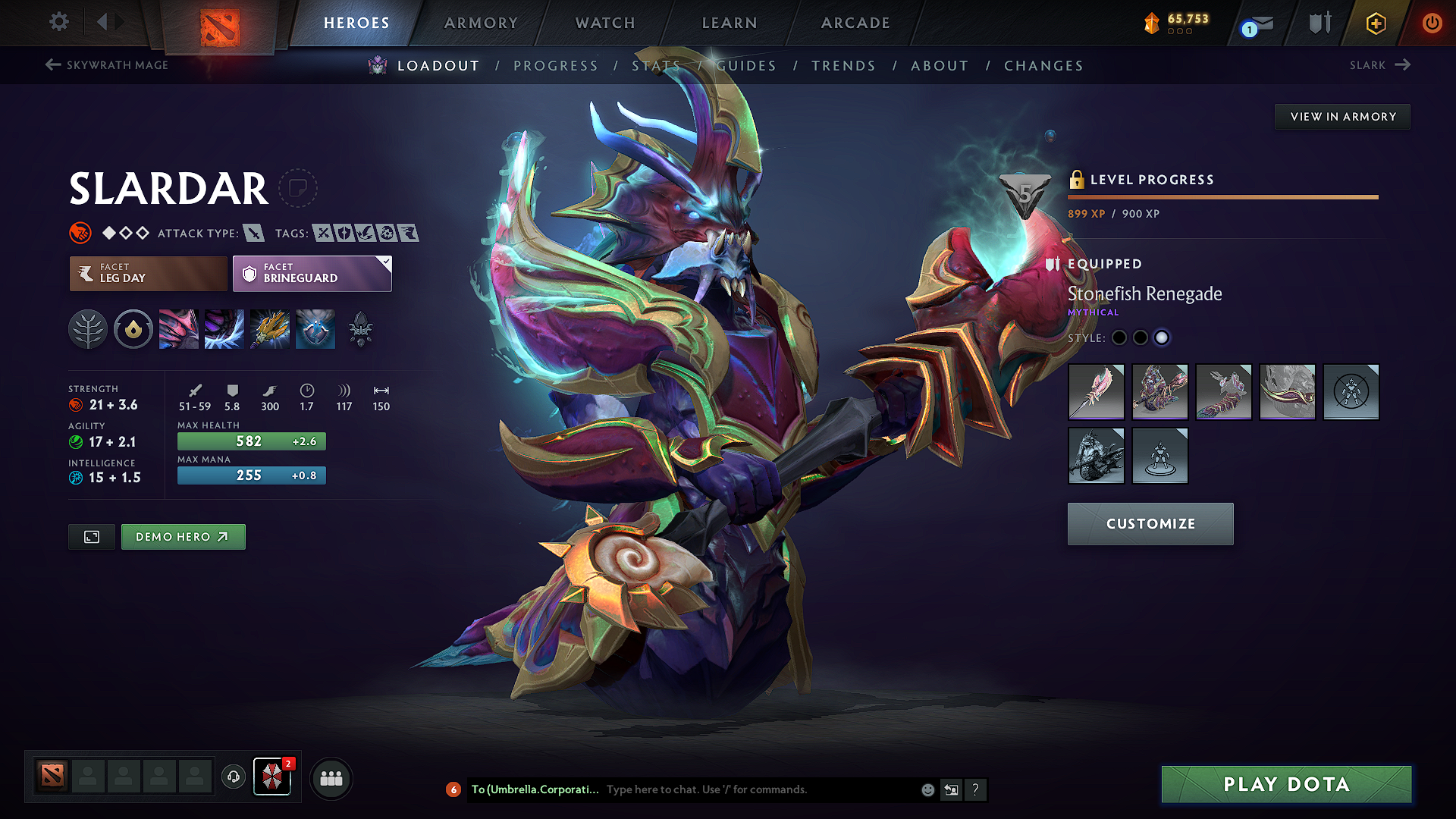Go back to Skywrath Mage hero
This screenshot has height=819, width=1456.
106,65
